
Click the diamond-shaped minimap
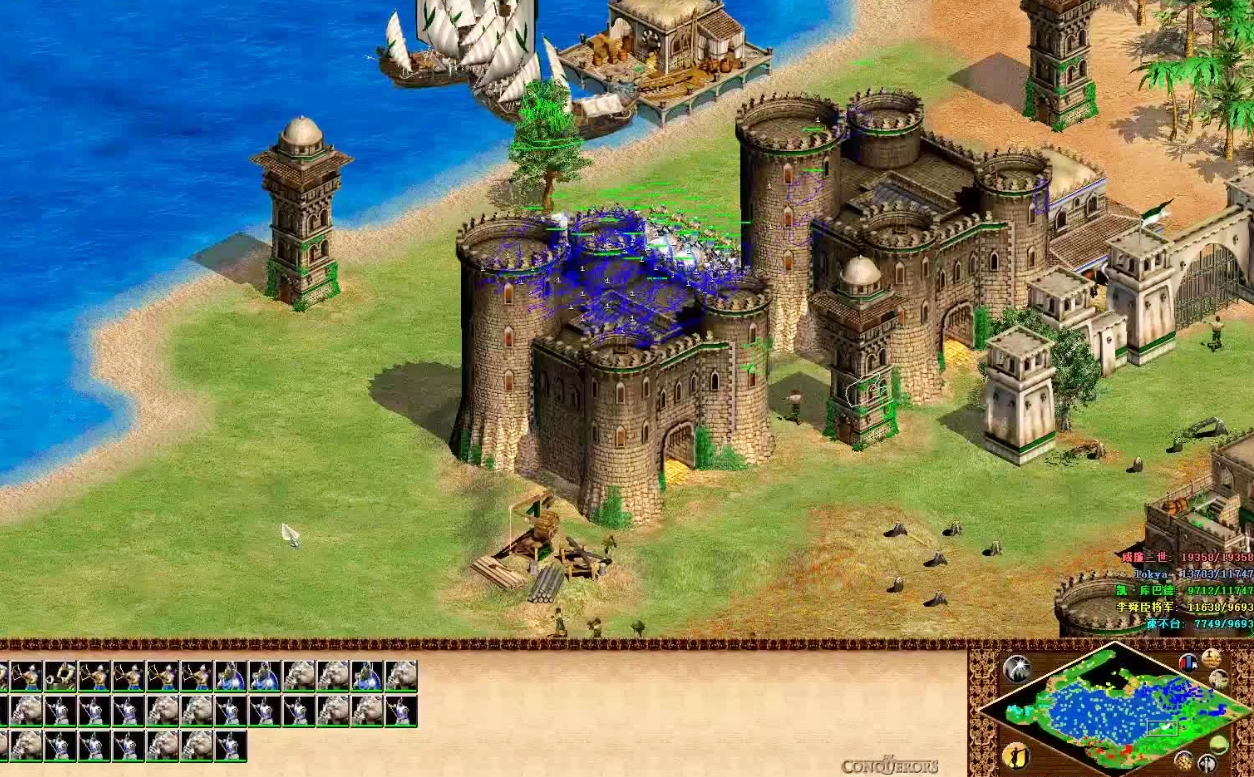1112,710
